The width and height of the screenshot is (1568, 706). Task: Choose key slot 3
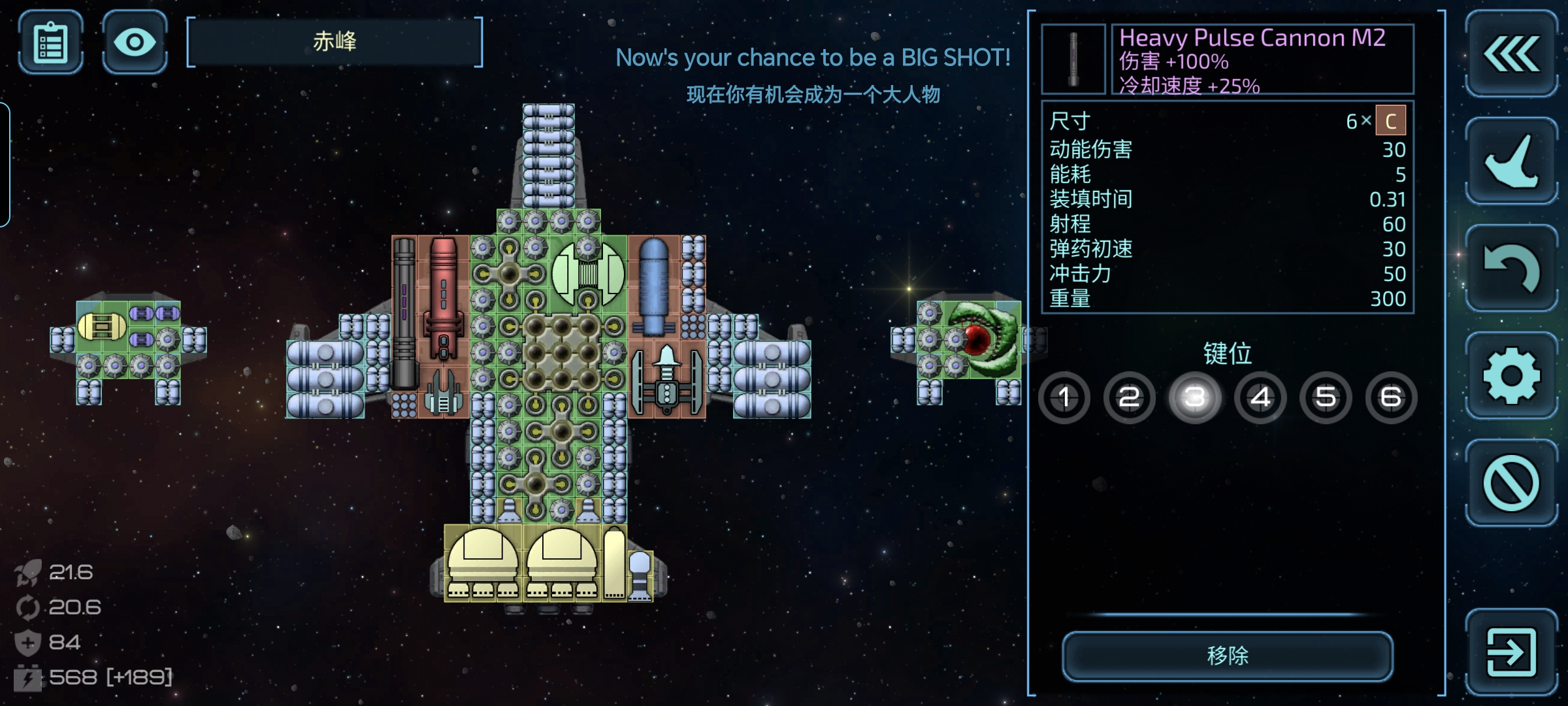(x=1195, y=397)
